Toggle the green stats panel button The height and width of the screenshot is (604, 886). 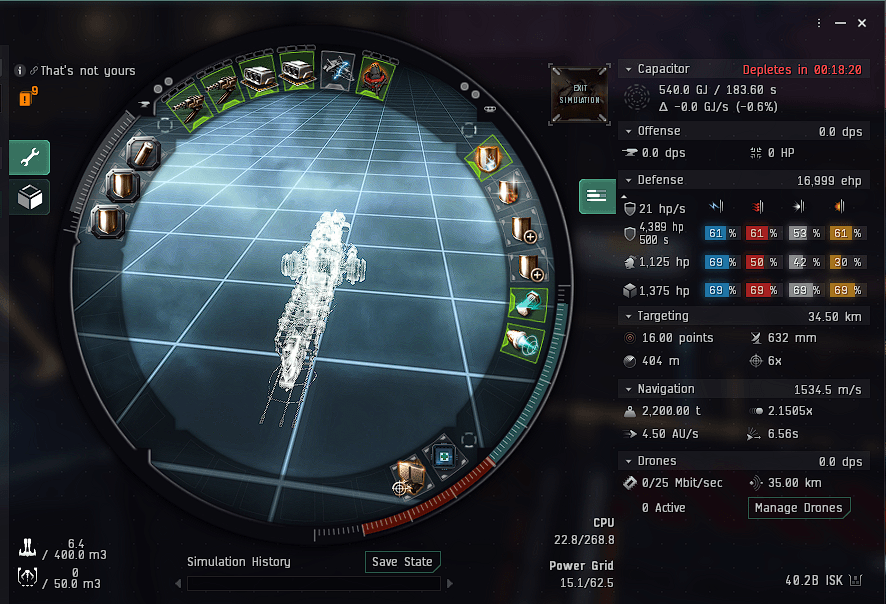click(597, 196)
